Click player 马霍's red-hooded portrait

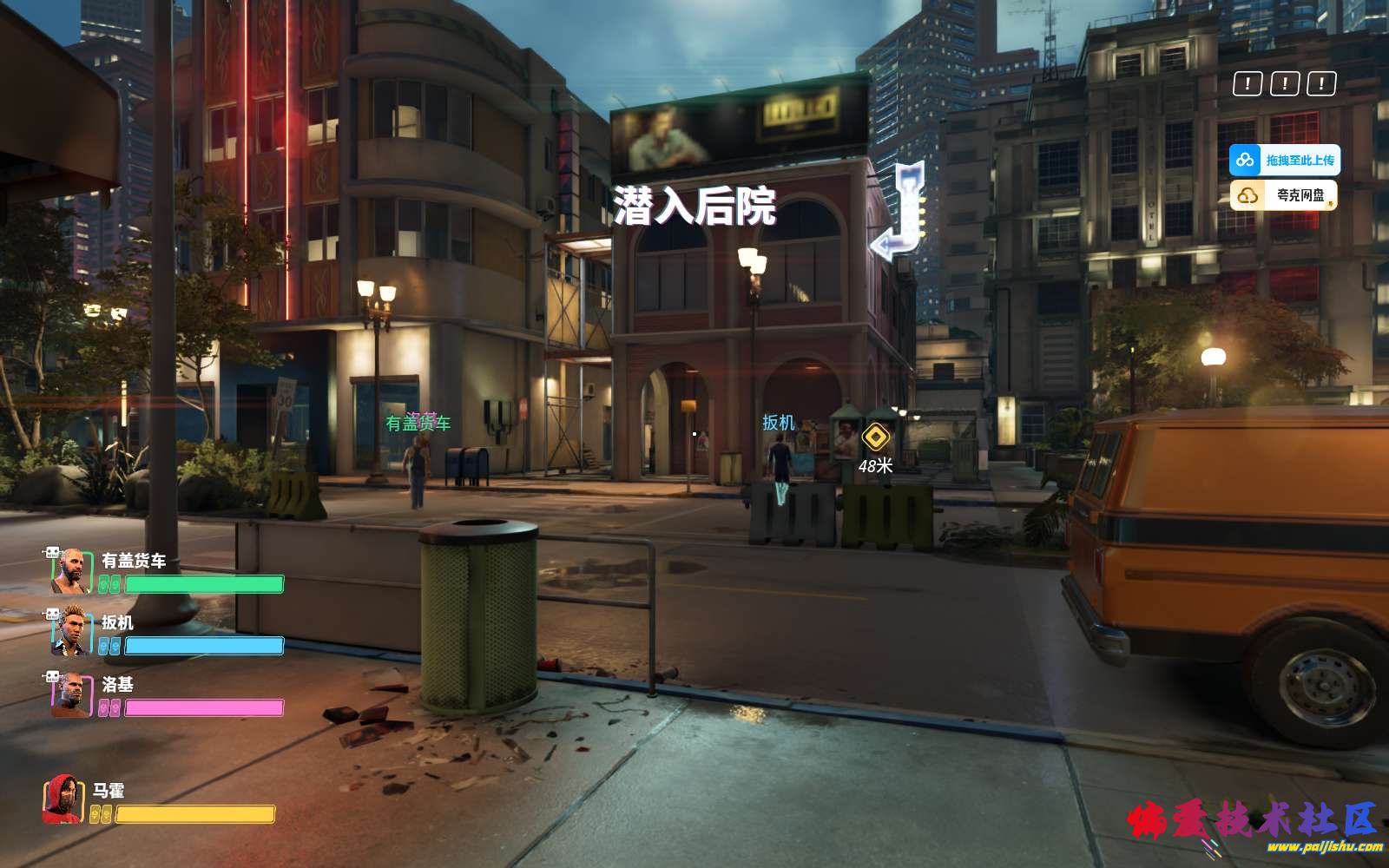tap(63, 800)
